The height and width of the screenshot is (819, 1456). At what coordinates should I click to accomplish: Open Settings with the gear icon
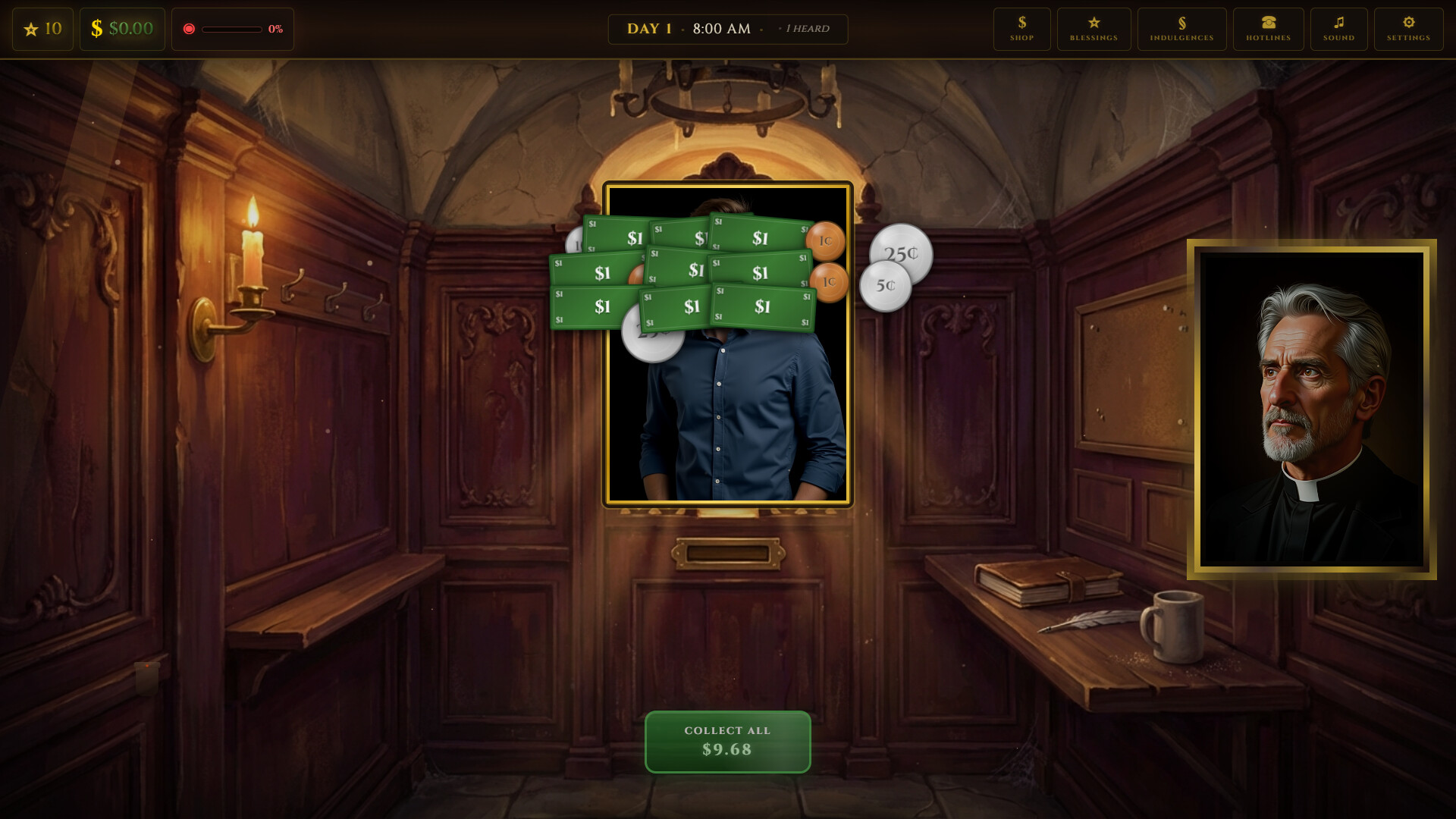(1408, 29)
